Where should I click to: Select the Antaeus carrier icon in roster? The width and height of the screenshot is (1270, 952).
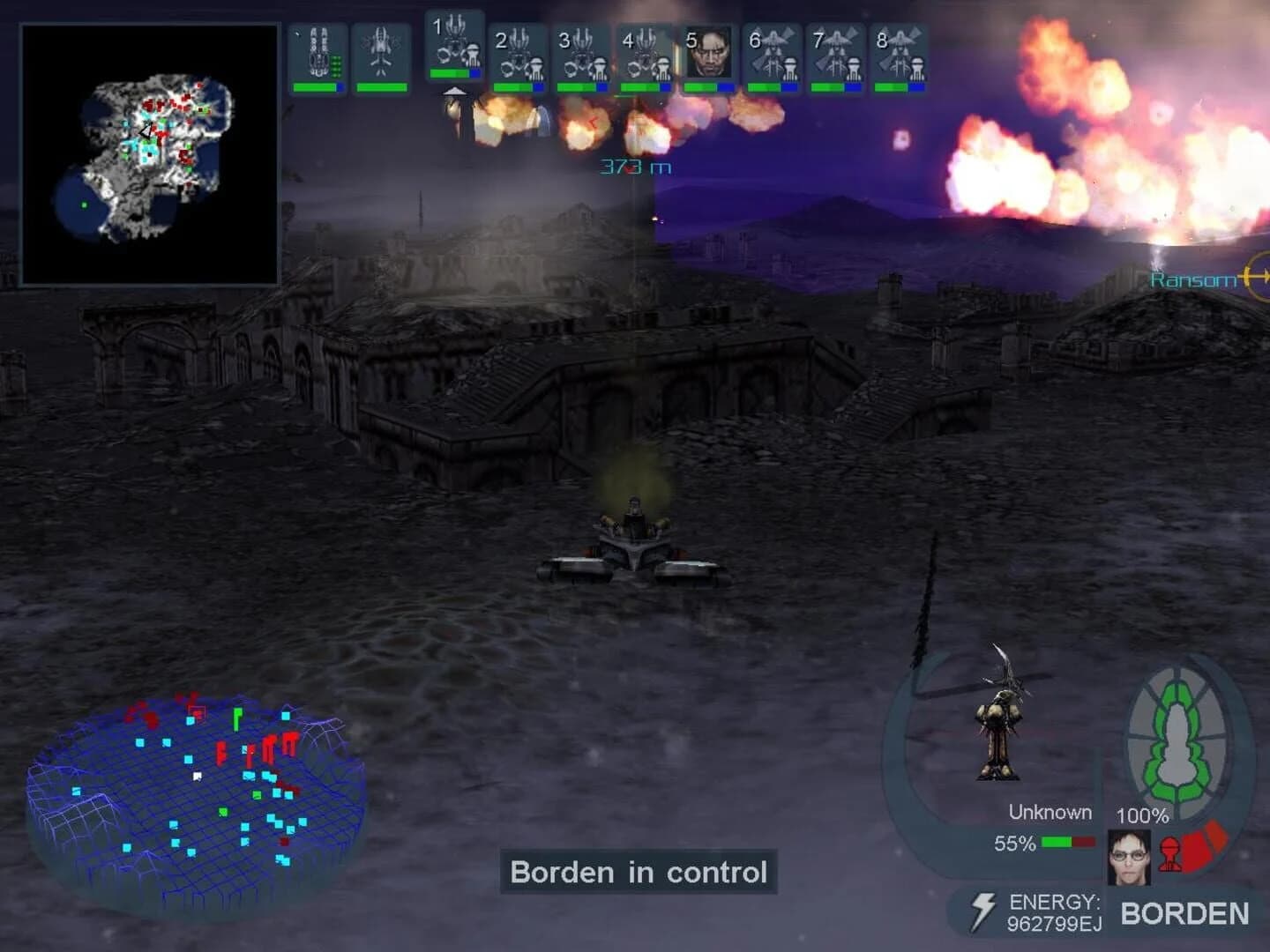coord(320,53)
